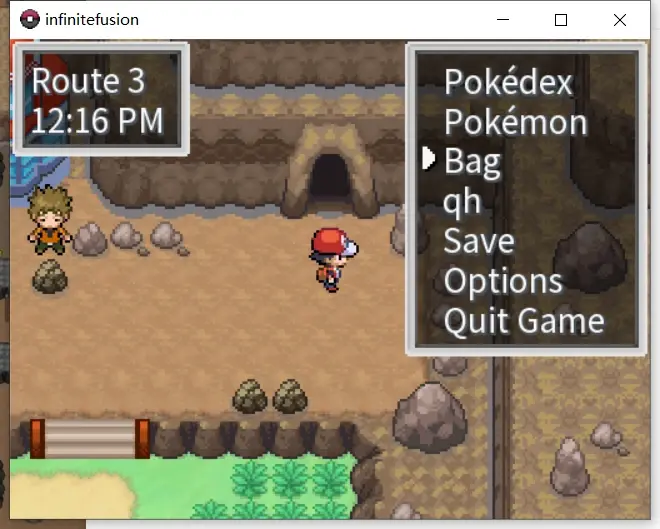This screenshot has height=529, width=660.
Task: Choose Quit Game
Action: 524,321
